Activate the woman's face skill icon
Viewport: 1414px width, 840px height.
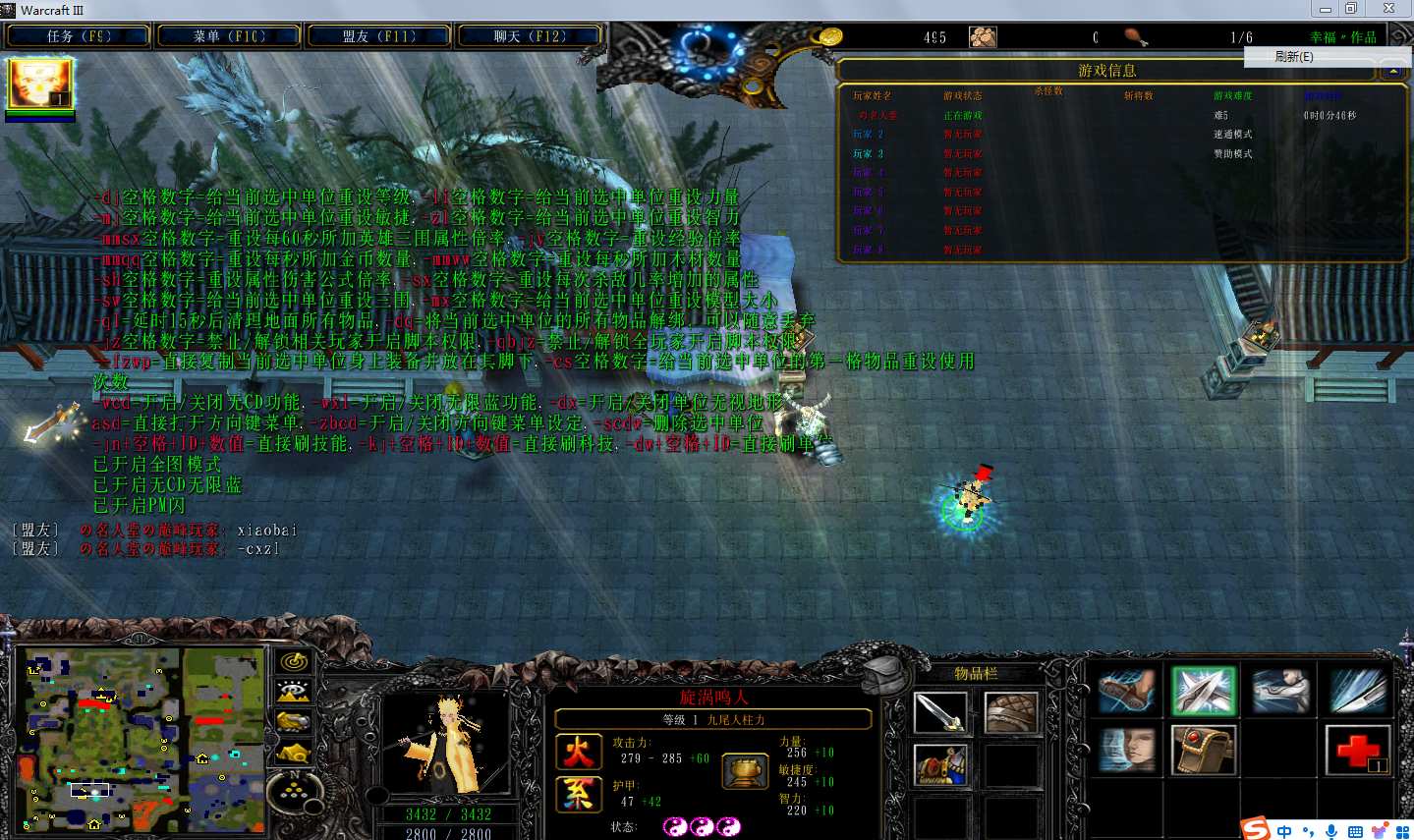click(1126, 751)
